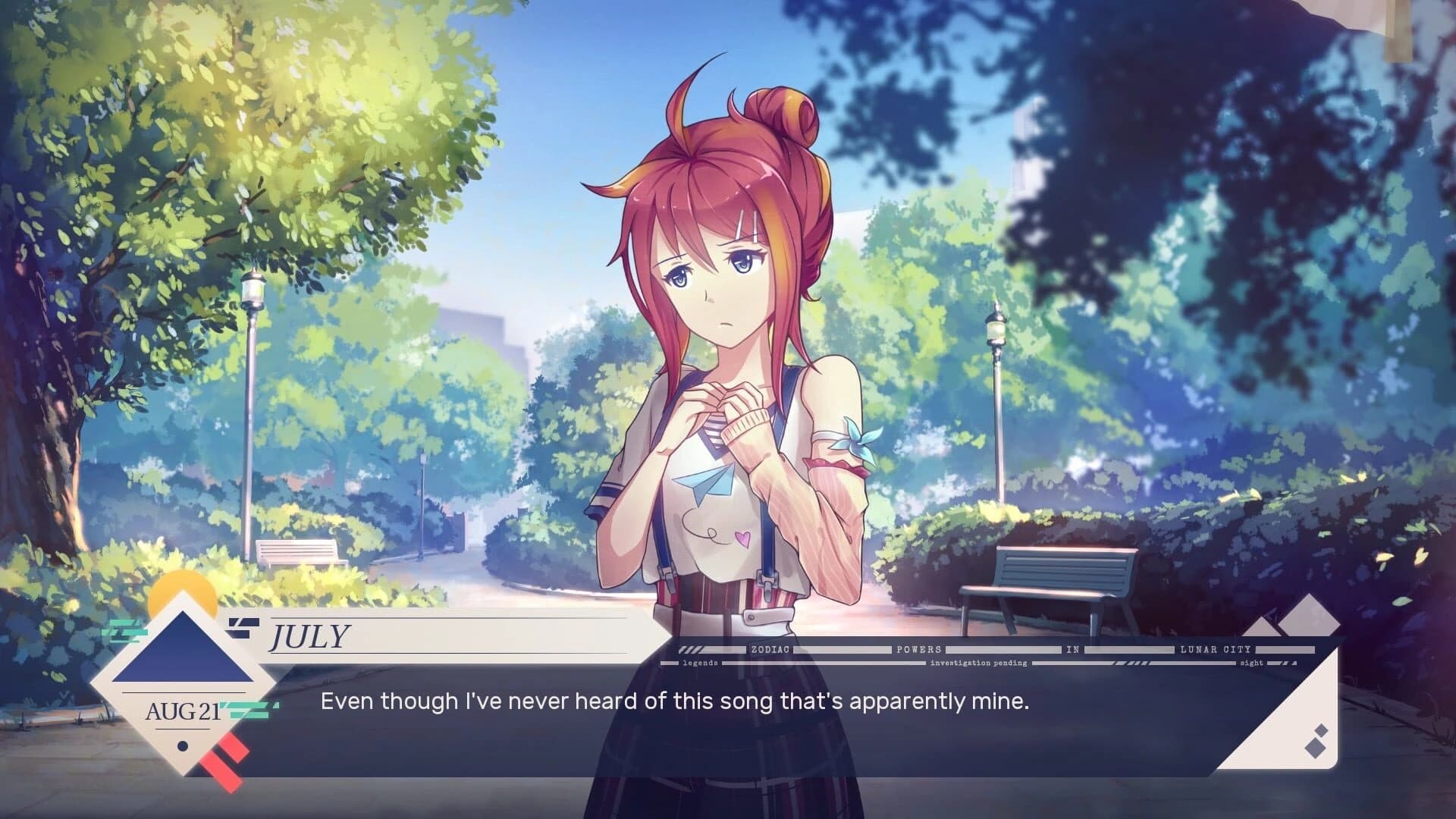The width and height of the screenshot is (1456, 819).
Task: Toggle the small dot beneath the AUG 21 date
Action: coord(183,747)
